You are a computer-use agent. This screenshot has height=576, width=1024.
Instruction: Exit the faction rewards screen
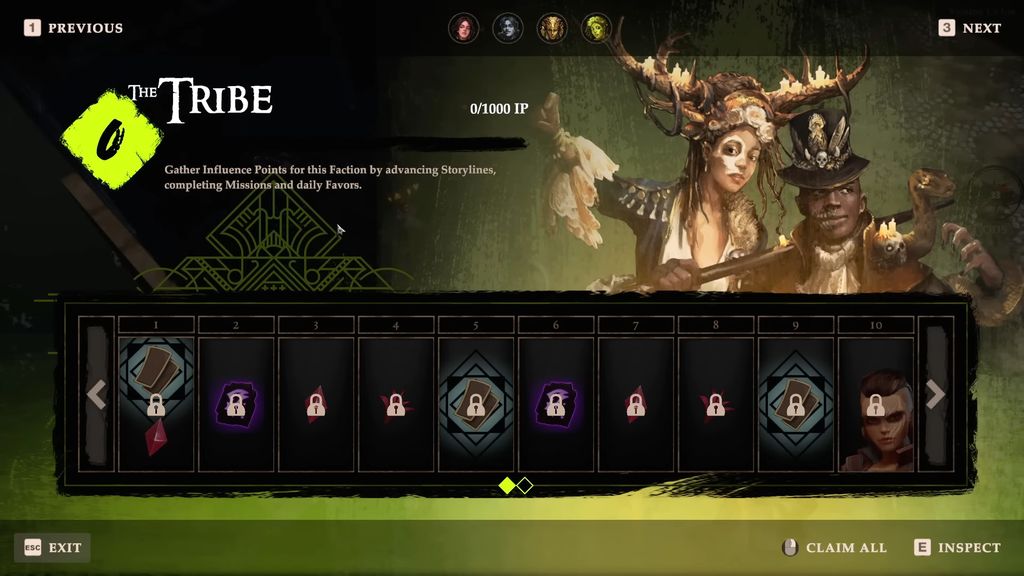(x=53, y=547)
